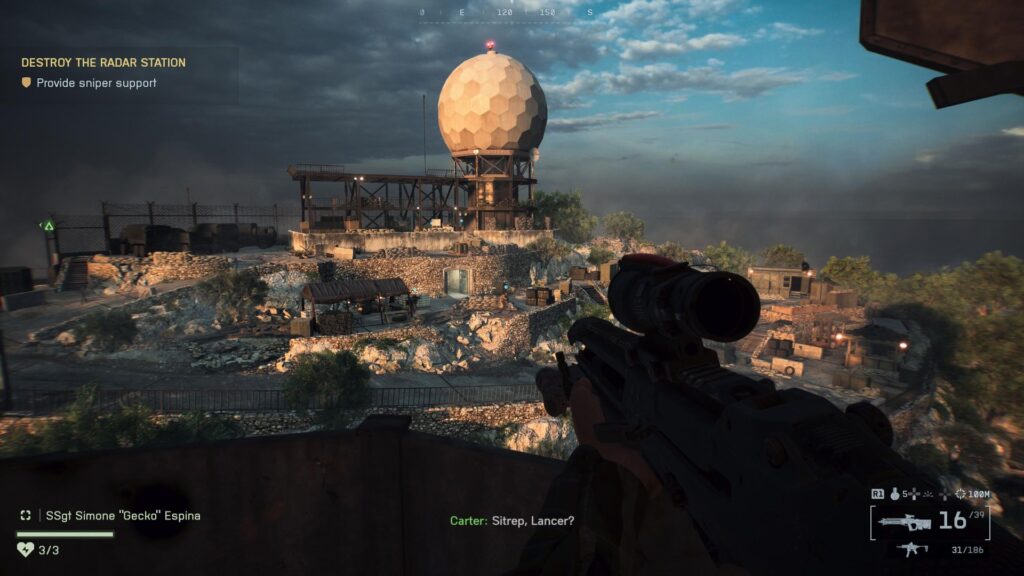Image resolution: width=1024 pixels, height=576 pixels.
Task: Select the grenade icon
Action: (x=896, y=494)
